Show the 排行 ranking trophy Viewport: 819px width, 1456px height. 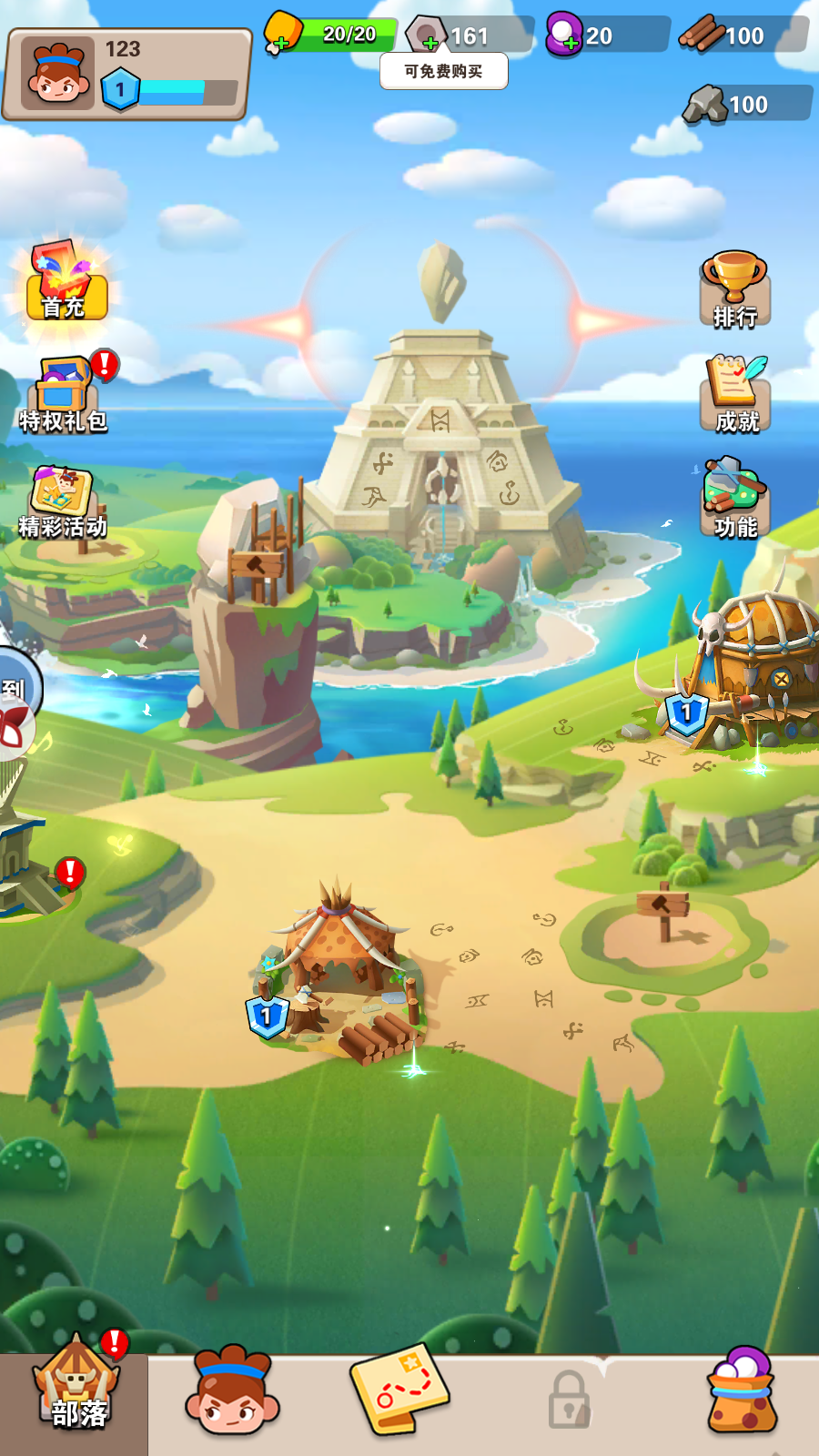click(x=734, y=289)
